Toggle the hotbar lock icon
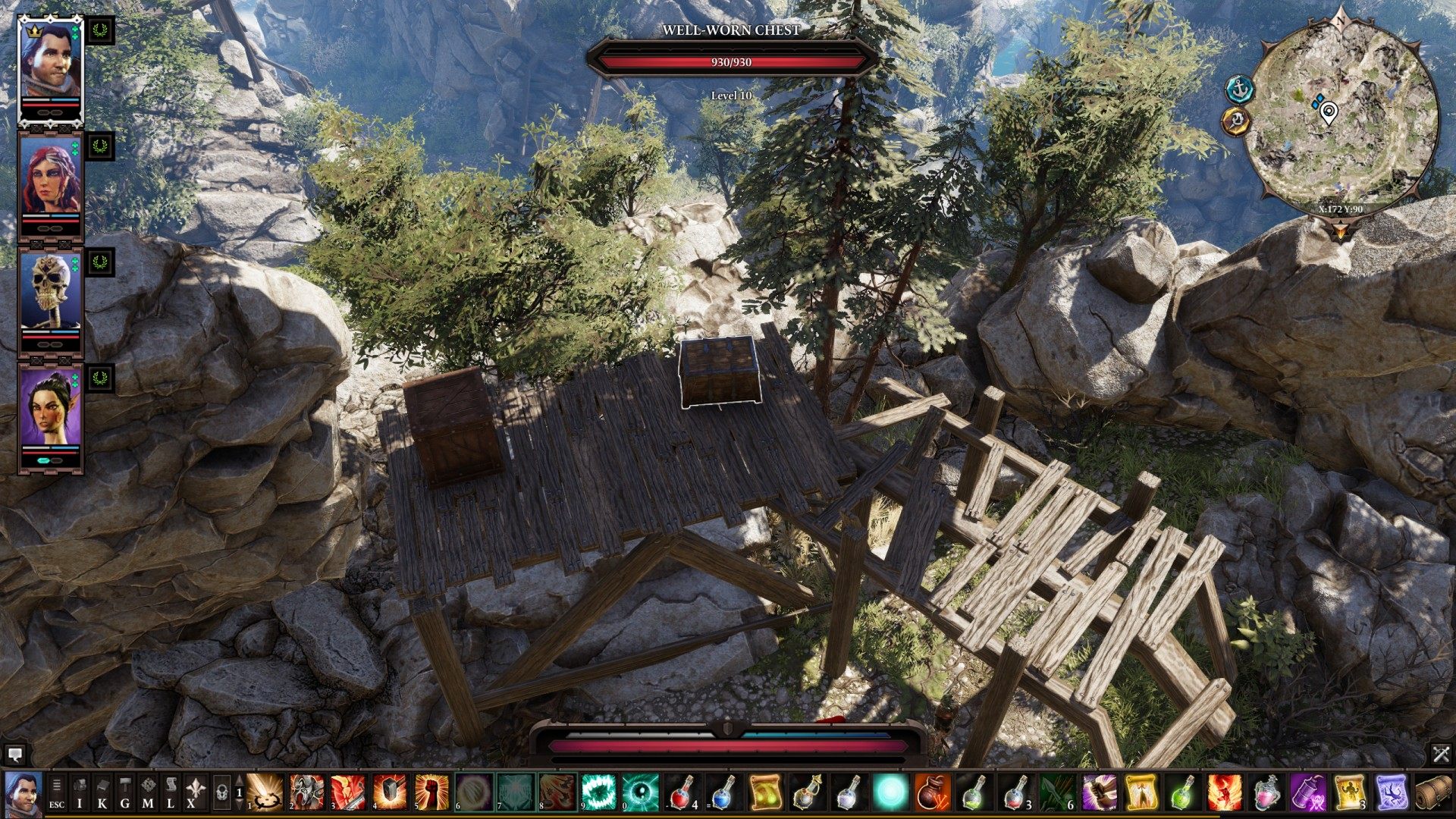Image resolution: width=1456 pixels, height=819 pixels. point(221,793)
